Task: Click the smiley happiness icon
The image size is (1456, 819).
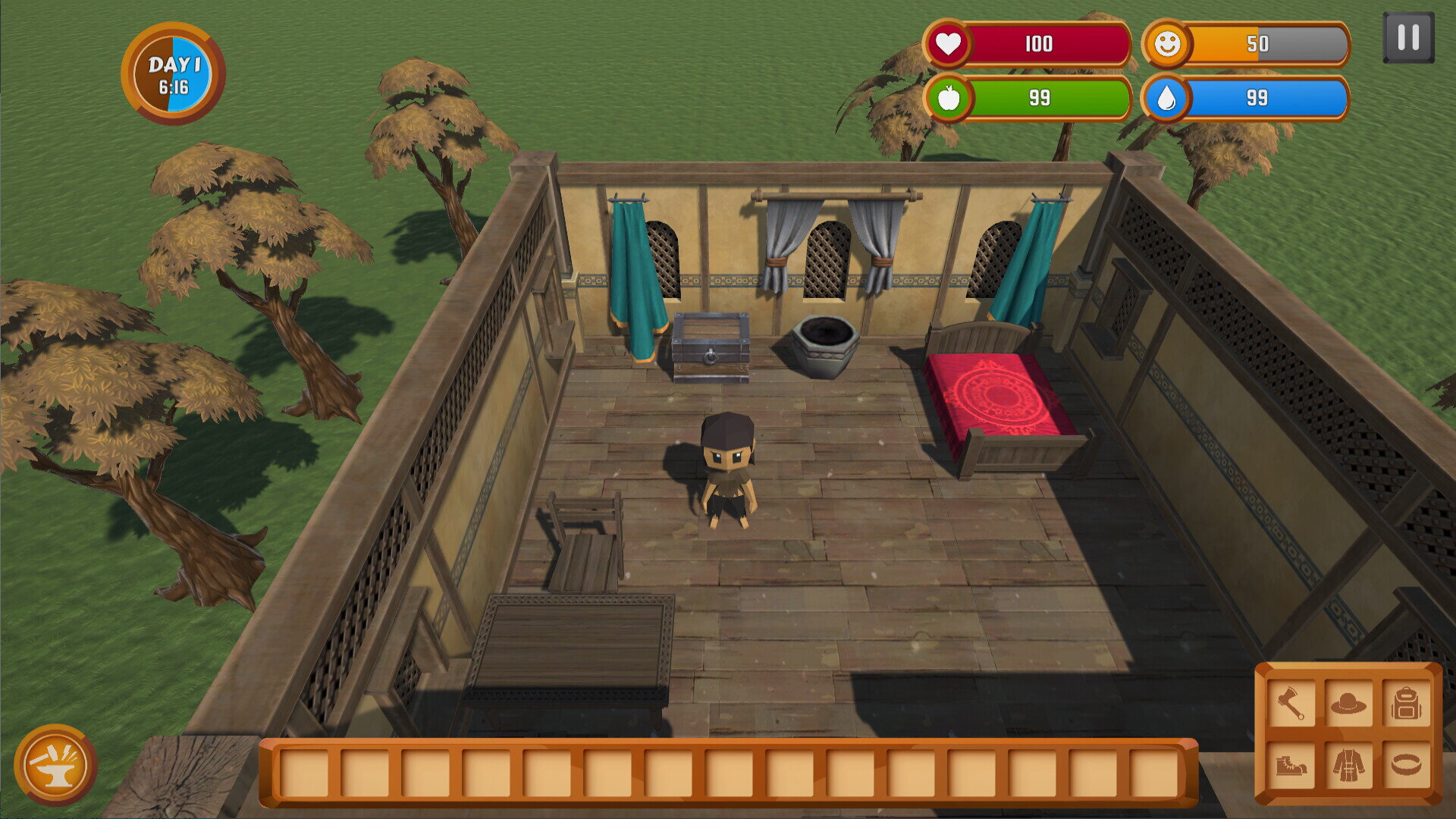Action: [1168, 43]
